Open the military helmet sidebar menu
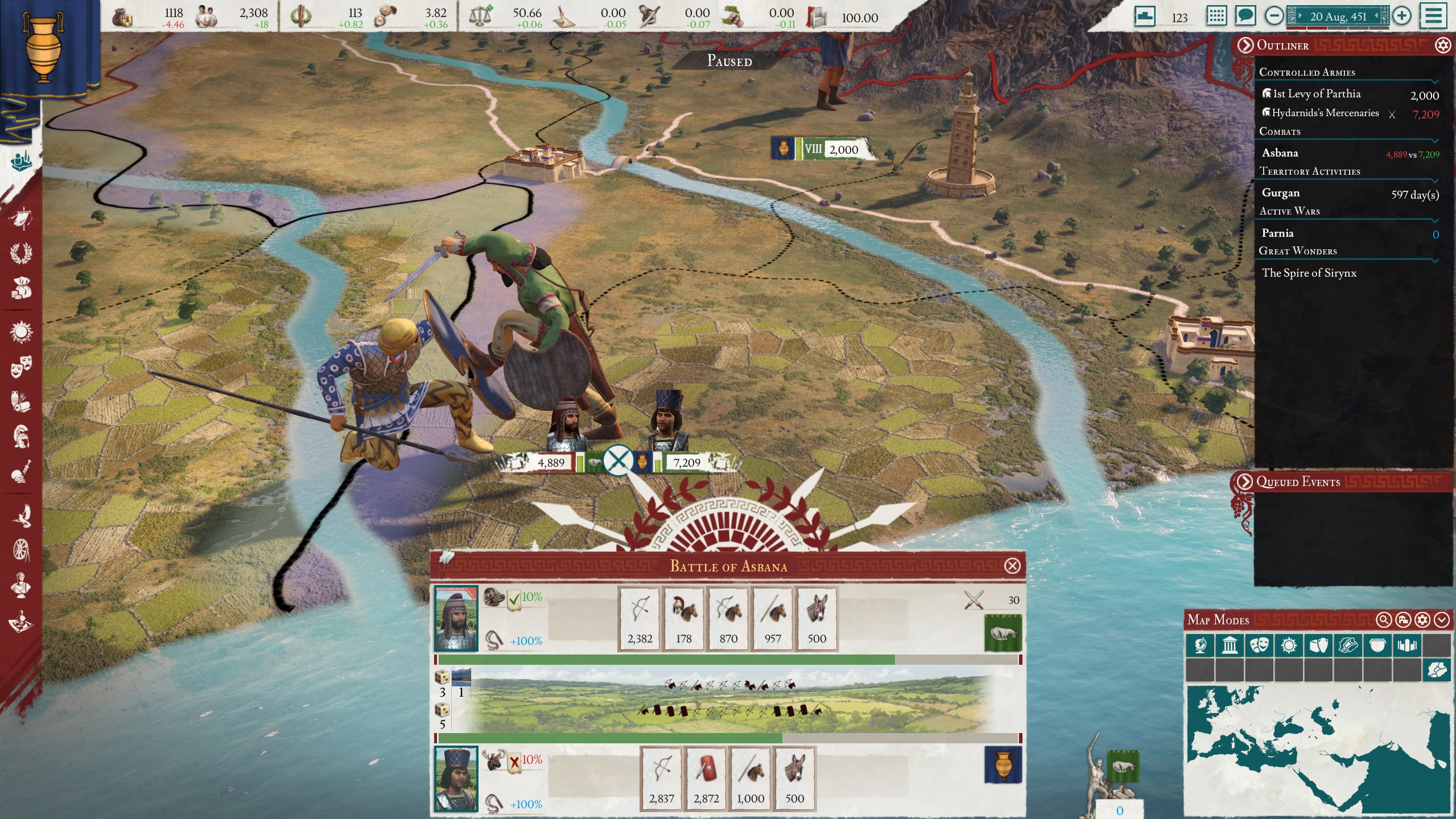1456x819 pixels. 21,437
